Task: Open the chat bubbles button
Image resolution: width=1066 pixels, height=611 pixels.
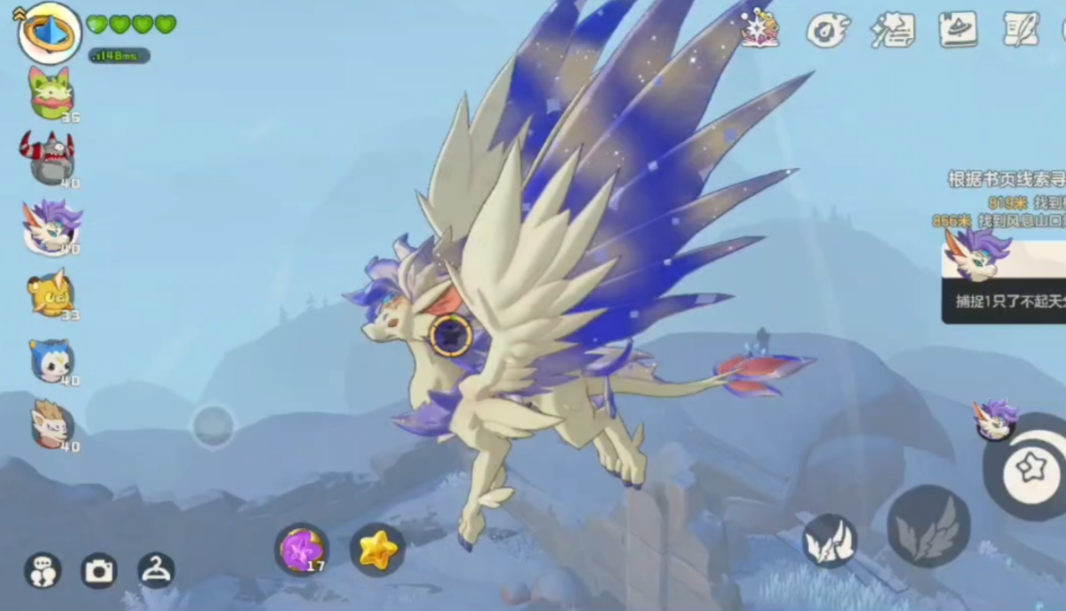Action: tap(42, 570)
